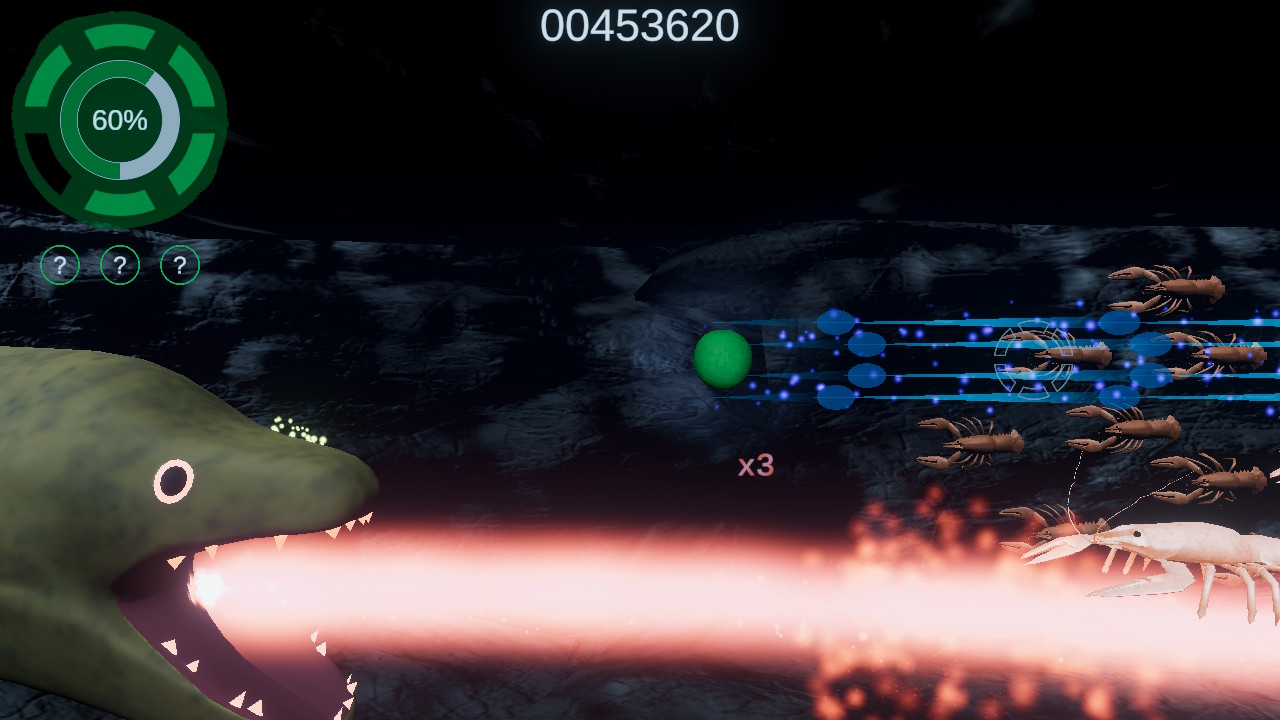Click the eel's eye on the left

point(176,480)
